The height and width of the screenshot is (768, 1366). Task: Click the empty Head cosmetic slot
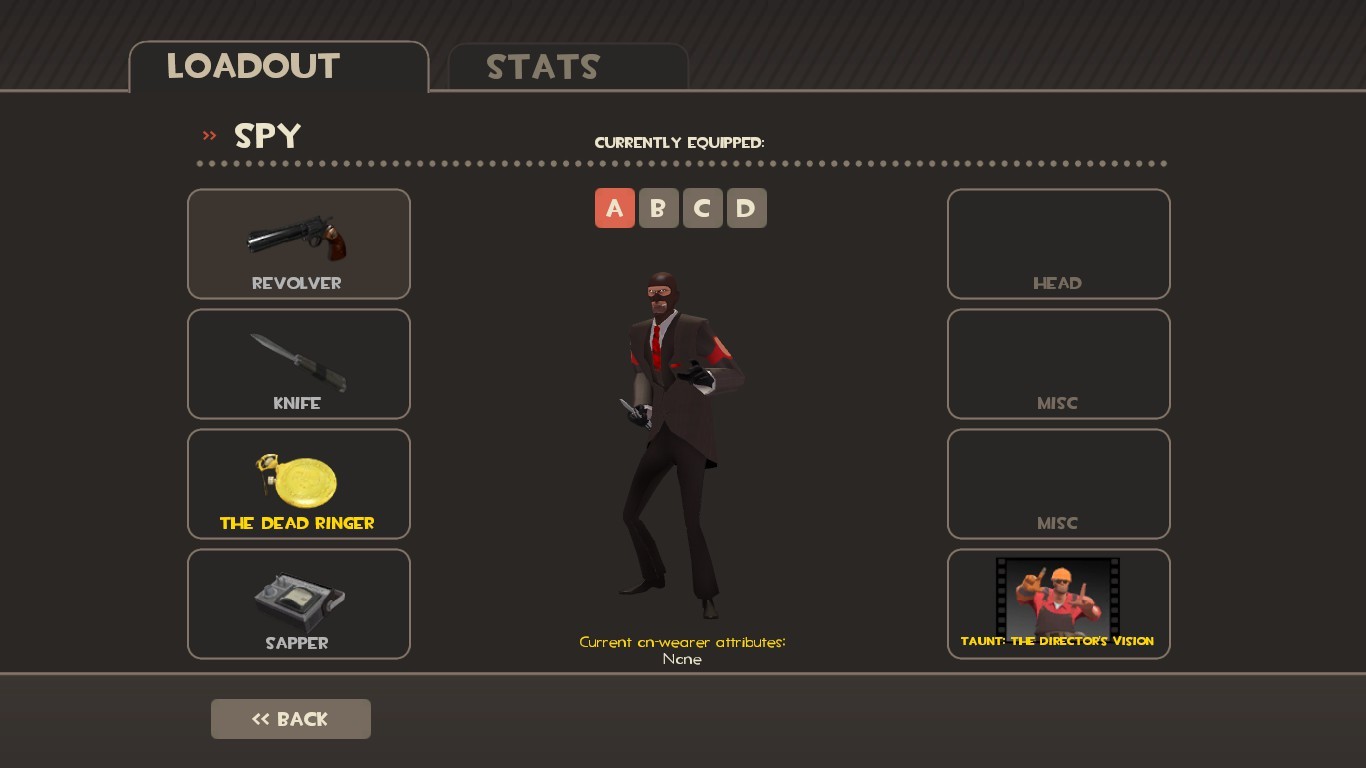coord(1058,243)
